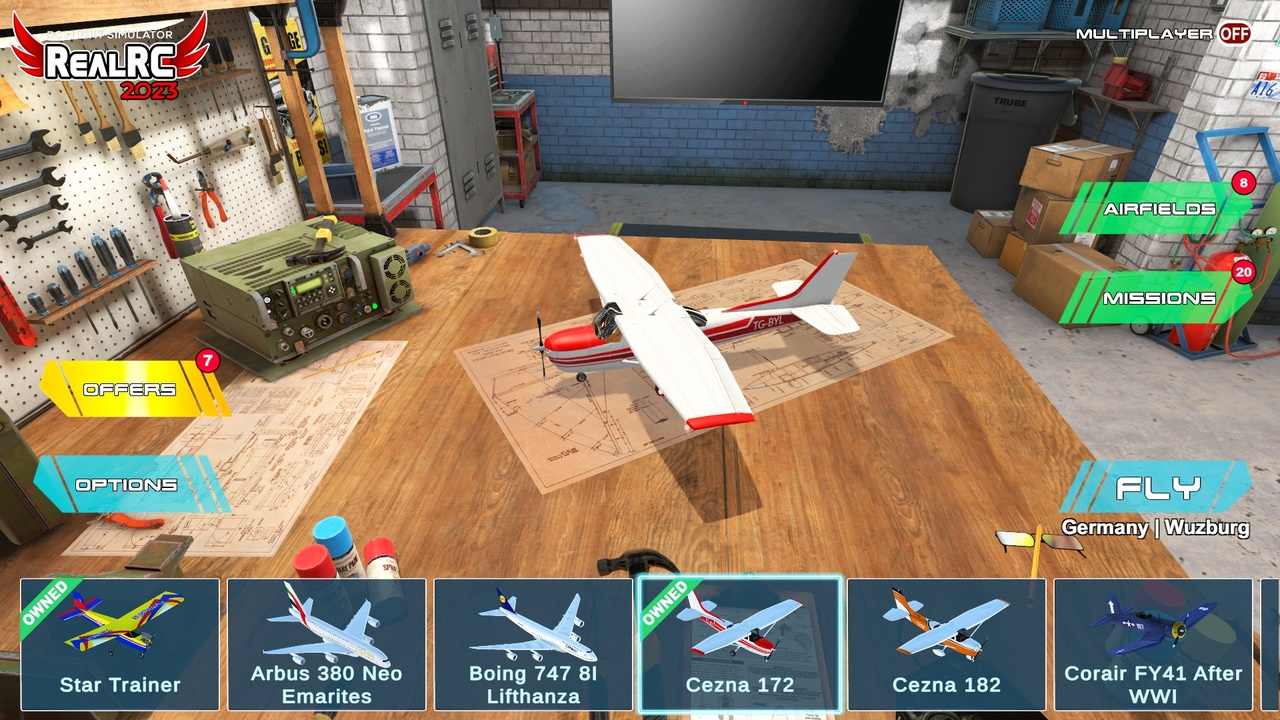The width and height of the screenshot is (1280, 720).
Task: Click the OFF indicator next to MULTIPLAYER
Action: (1237, 33)
